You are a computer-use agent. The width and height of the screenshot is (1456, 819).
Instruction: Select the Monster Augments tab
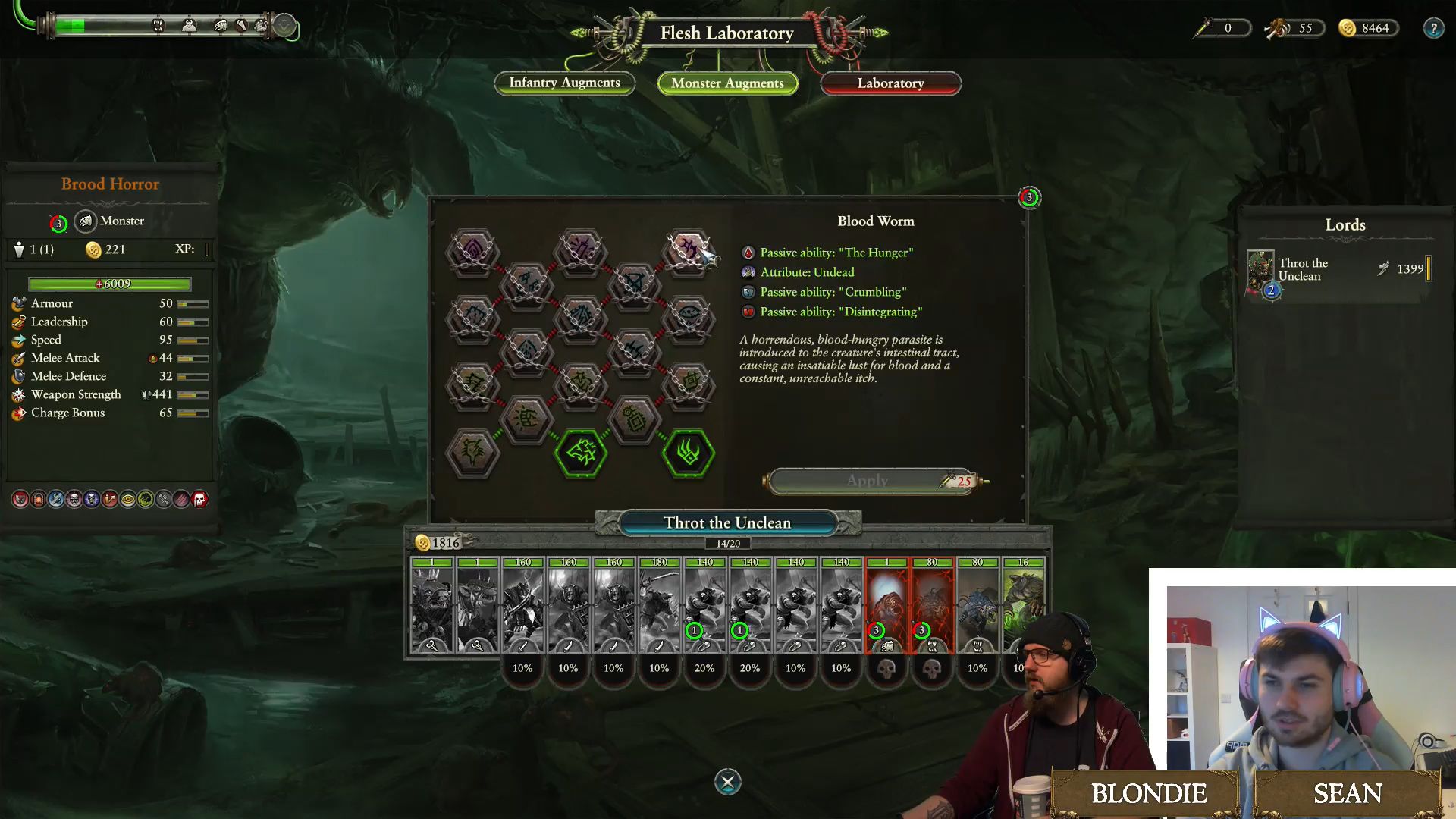[x=727, y=83]
